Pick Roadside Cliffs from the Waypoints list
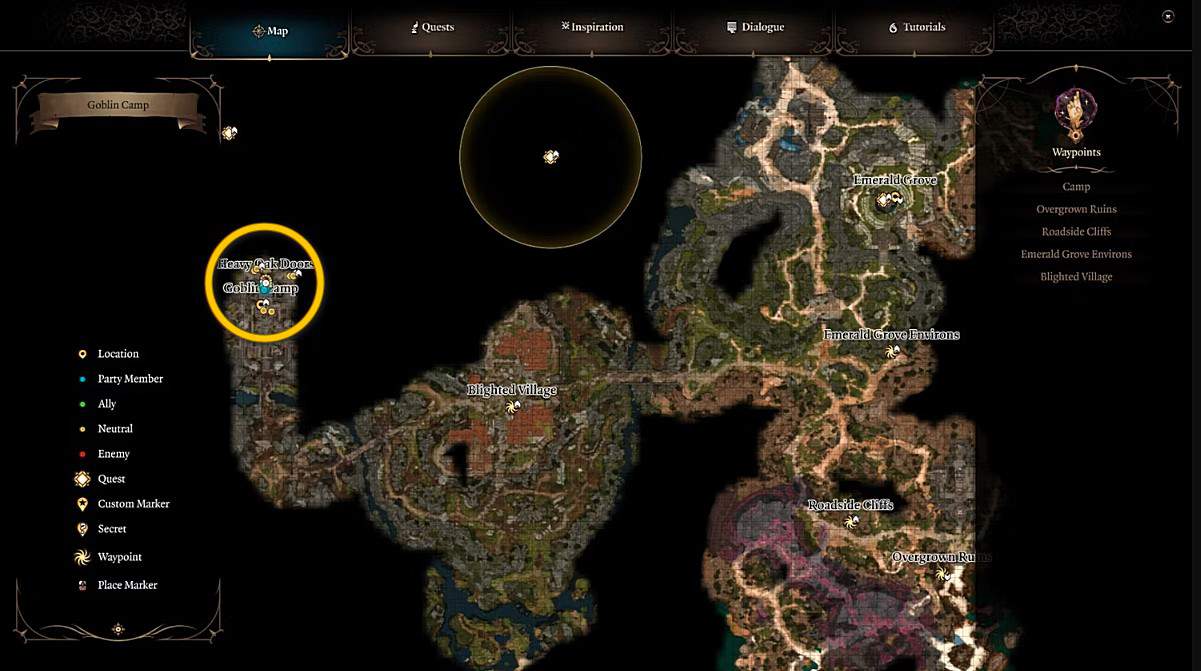 [1076, 232]
